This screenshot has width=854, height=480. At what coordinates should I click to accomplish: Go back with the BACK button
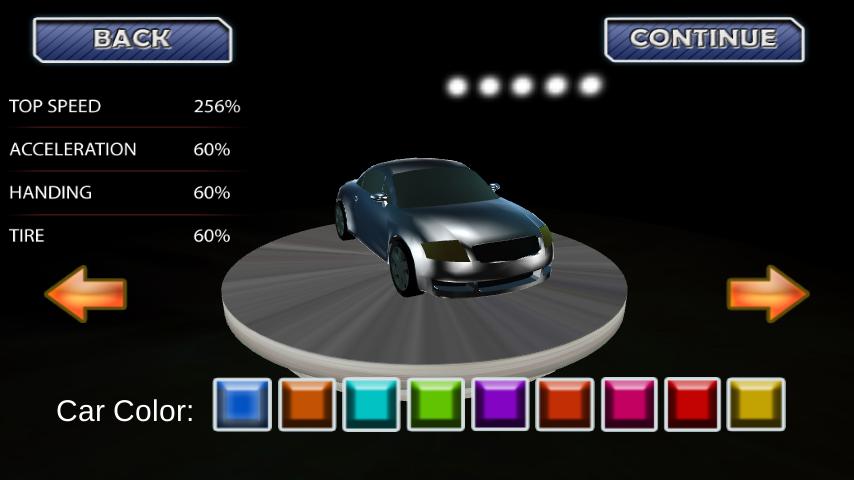point(132,40)
